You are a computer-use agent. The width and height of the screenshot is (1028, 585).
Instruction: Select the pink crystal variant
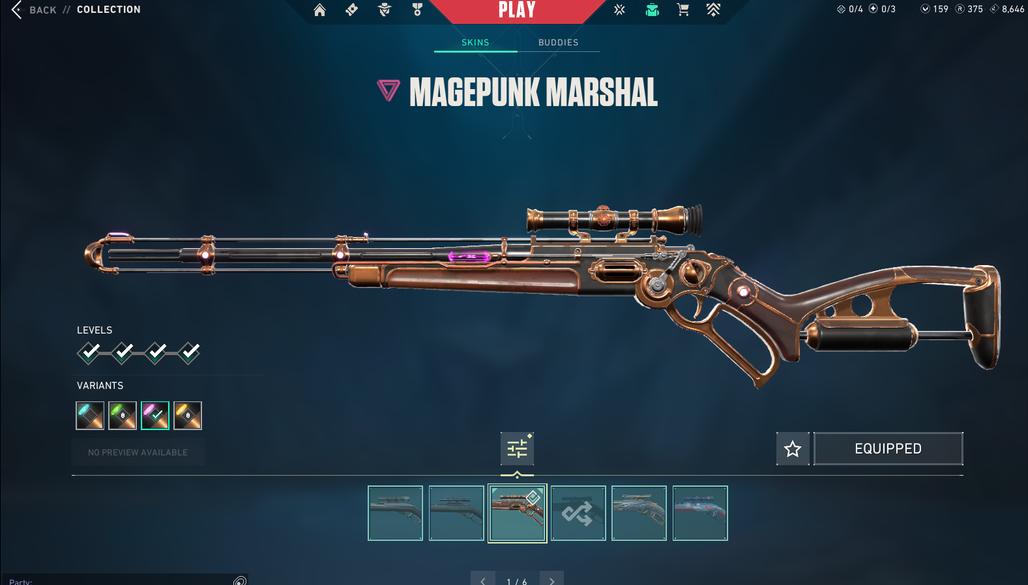click(155, 416)
